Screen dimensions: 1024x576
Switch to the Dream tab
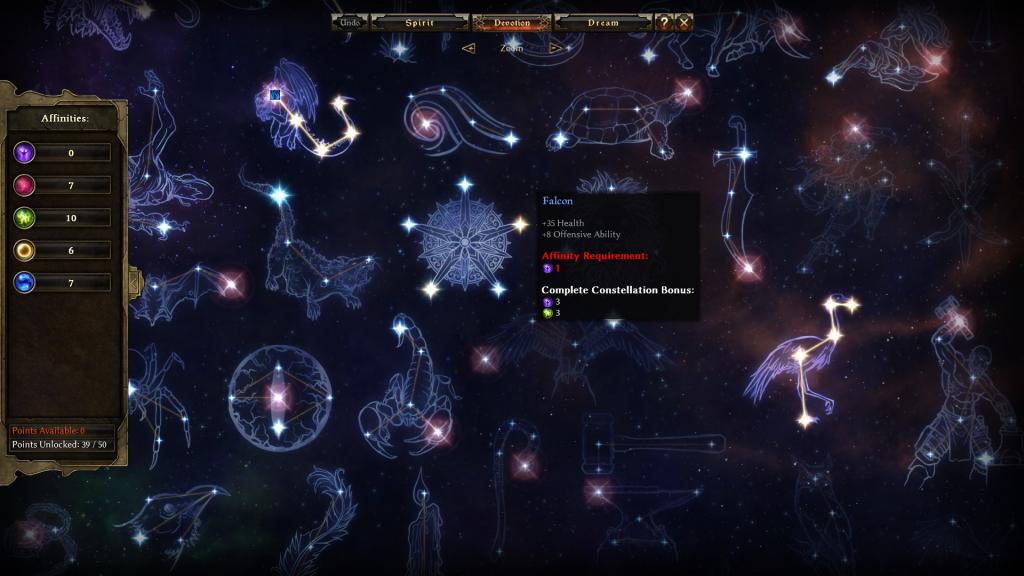click(603, 22)
